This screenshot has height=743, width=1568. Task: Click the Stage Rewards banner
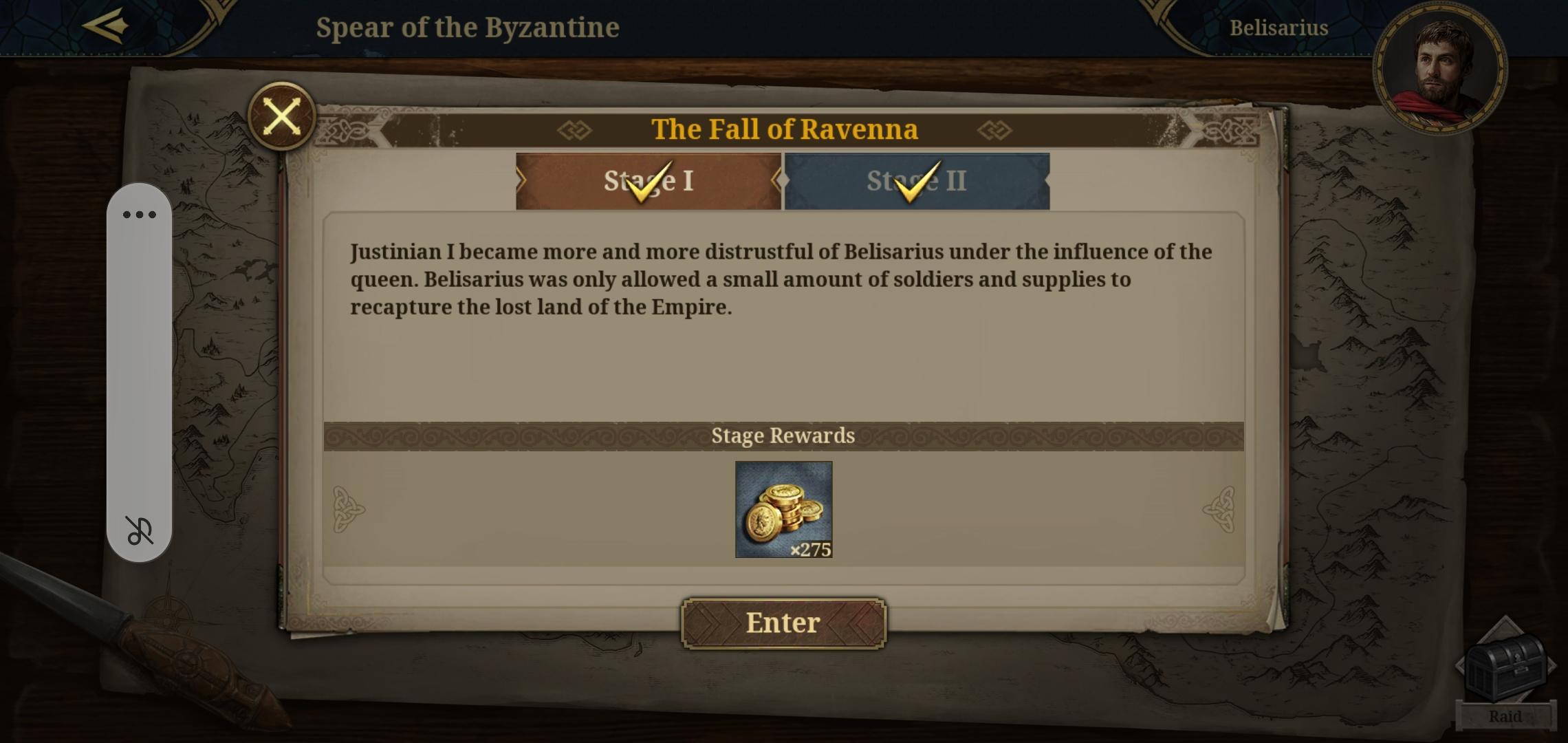(783, 435)
